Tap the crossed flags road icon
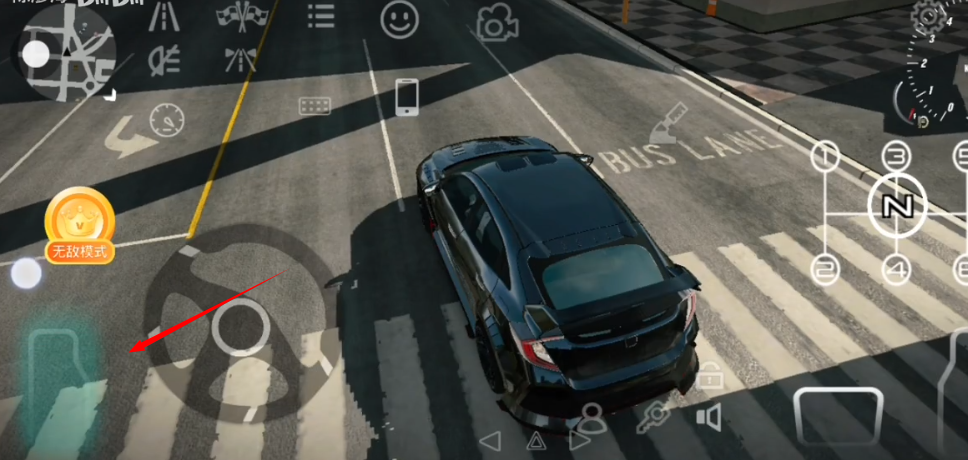This screenshot has height=460, width=968. (240, 59)
